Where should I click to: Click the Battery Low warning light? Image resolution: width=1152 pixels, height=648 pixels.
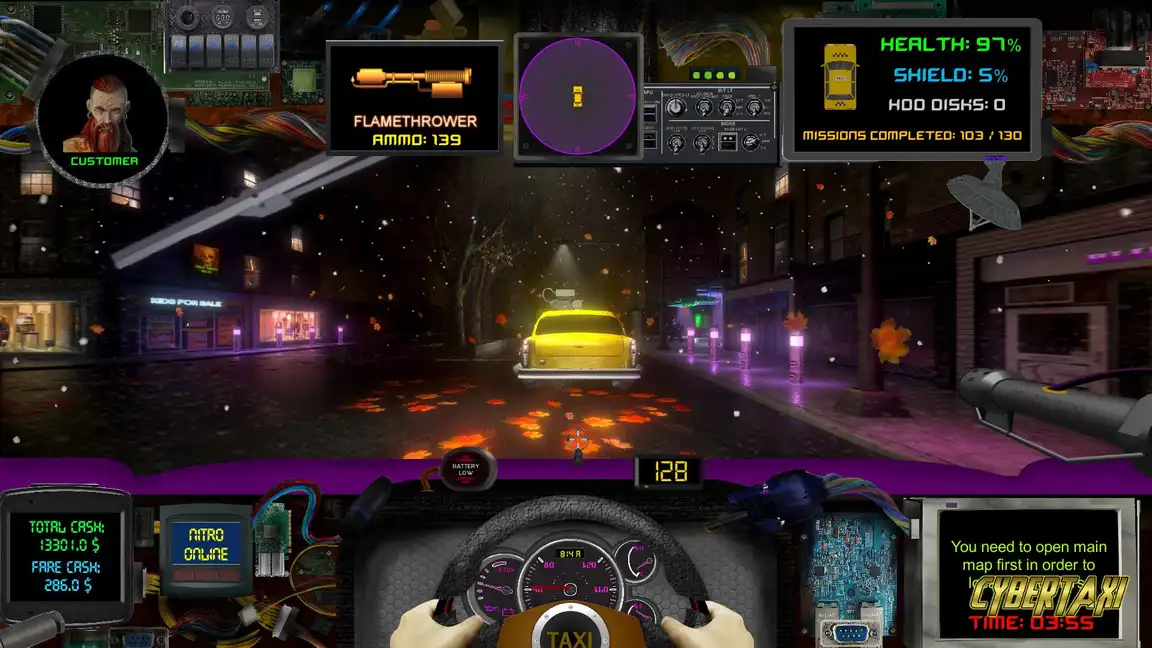click(x=466, y=470)
